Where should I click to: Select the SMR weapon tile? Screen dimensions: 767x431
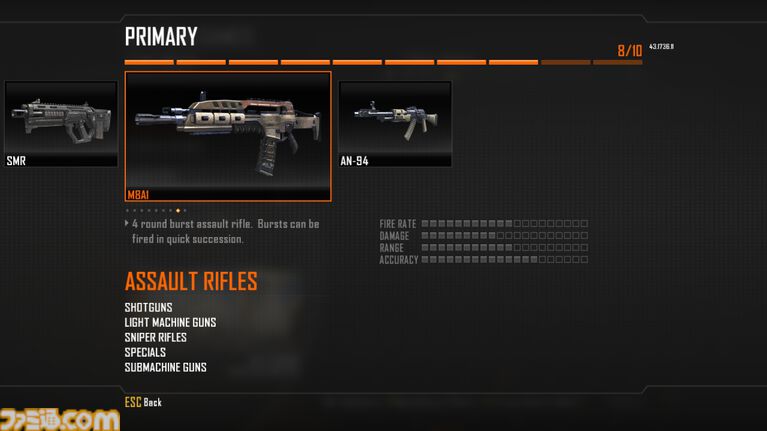[60, 123]
